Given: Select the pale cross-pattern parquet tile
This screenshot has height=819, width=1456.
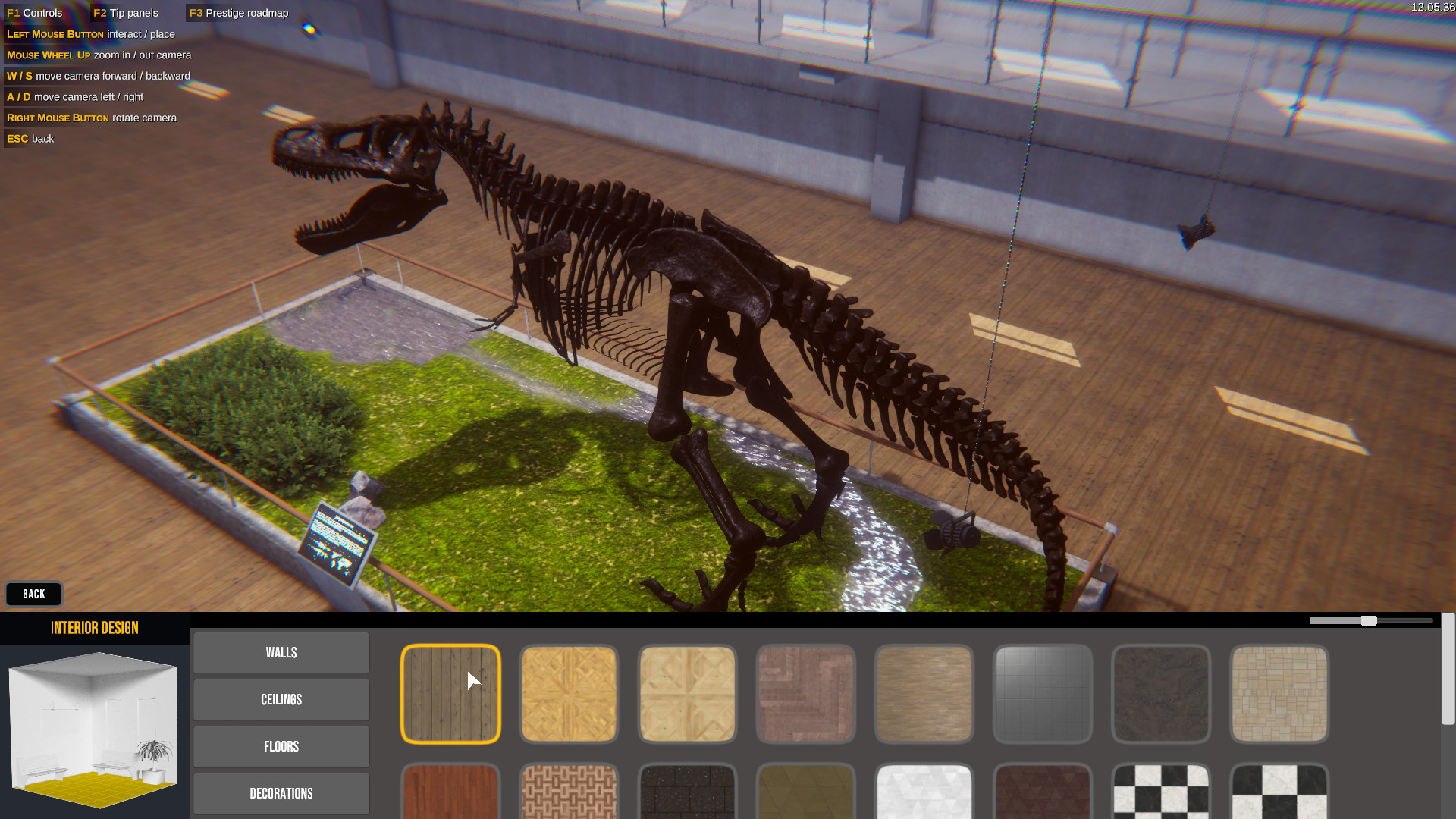Looking at the screenshot, I should 687,693.
